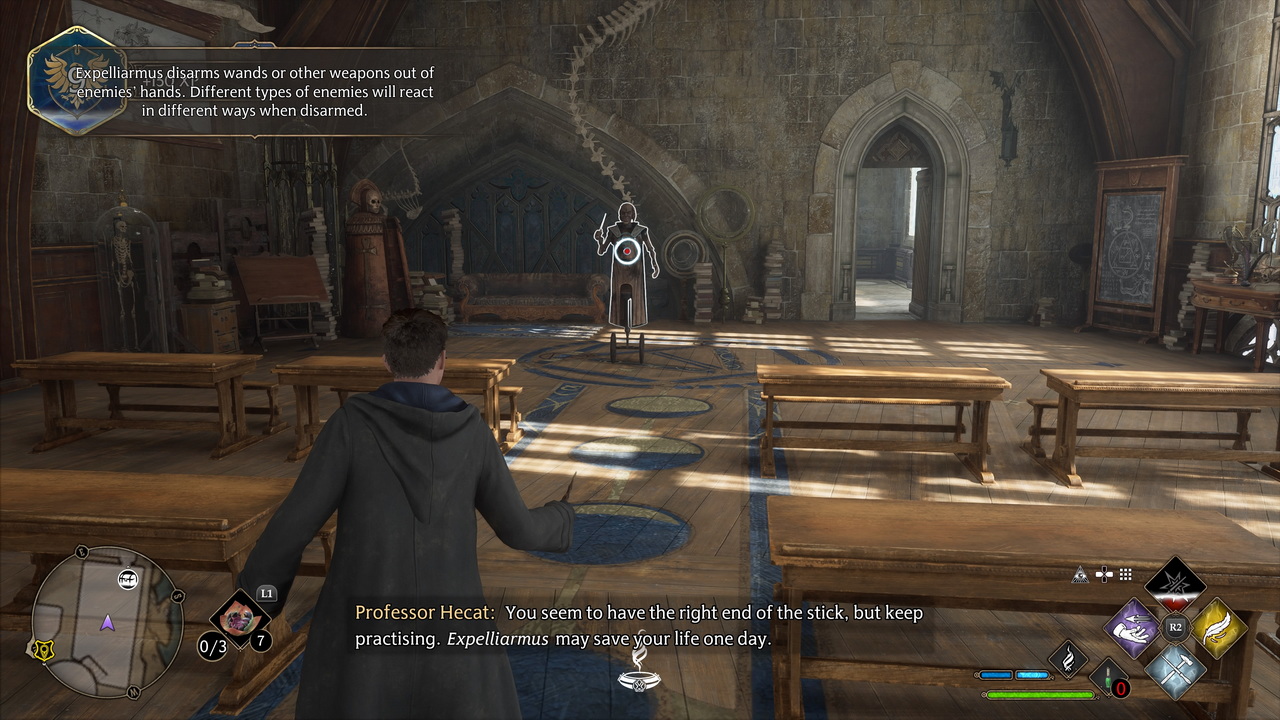Choose the black starburst spell on cooldown
This screenshot has height=720, width=1280.
point(1175,584)
